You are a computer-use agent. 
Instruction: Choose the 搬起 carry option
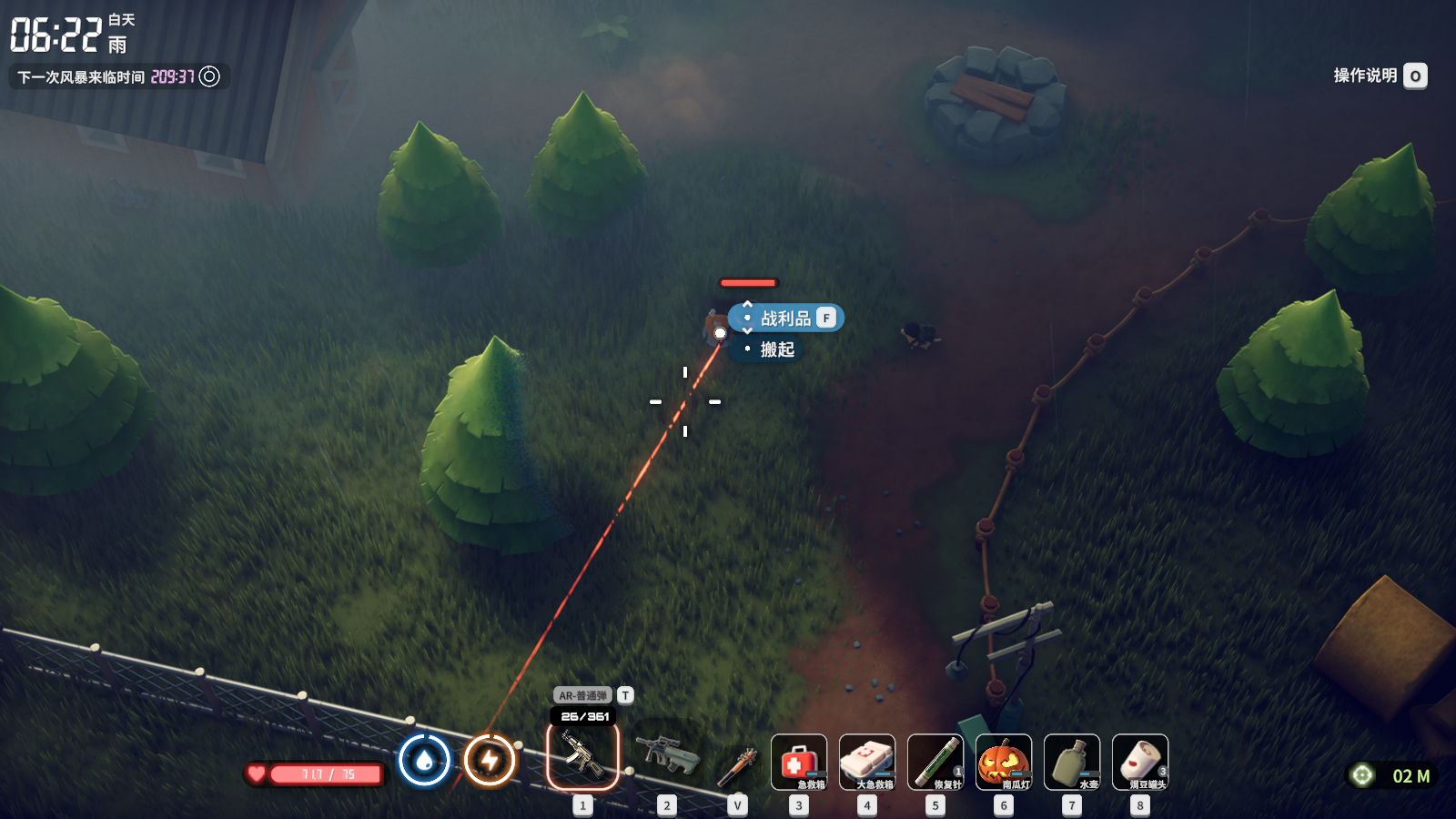click(777, 349)
